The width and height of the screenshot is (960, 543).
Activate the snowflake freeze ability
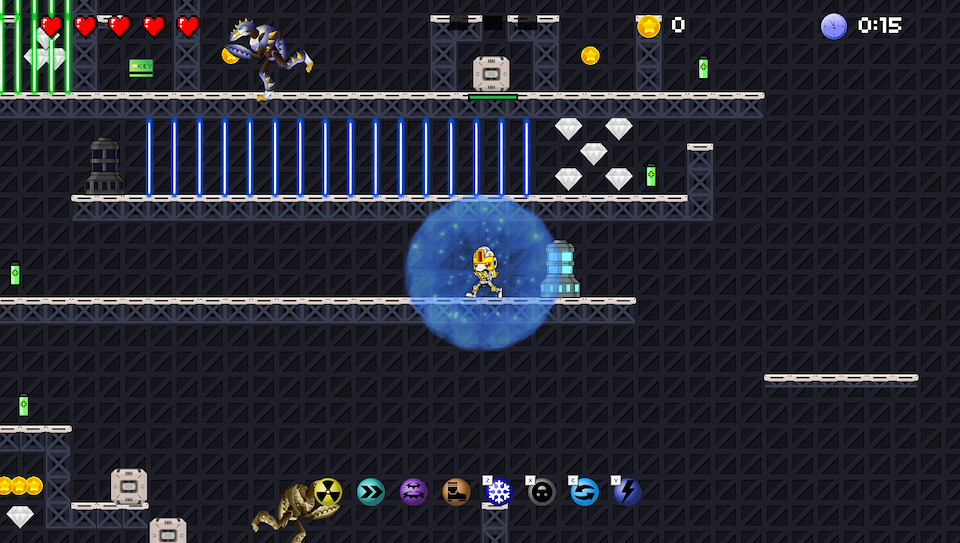[x=499, y=492]
